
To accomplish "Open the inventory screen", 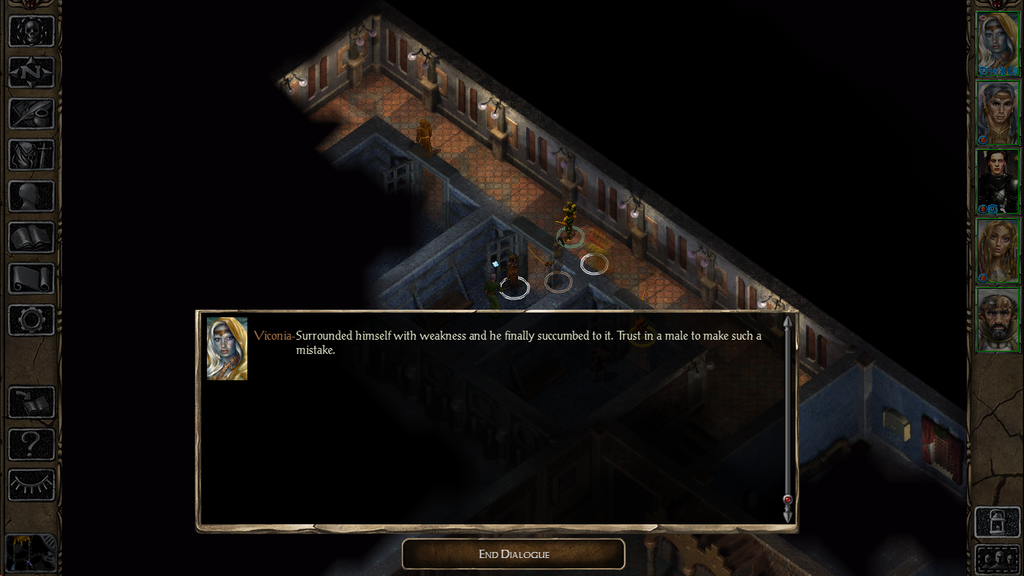I will (x=31, y=155).
